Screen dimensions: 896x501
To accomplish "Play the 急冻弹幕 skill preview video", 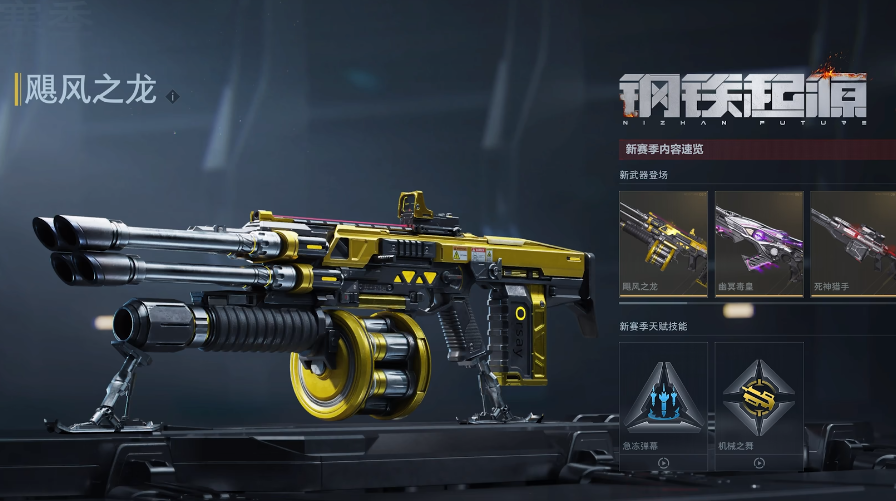I will [x=663, y=463].
